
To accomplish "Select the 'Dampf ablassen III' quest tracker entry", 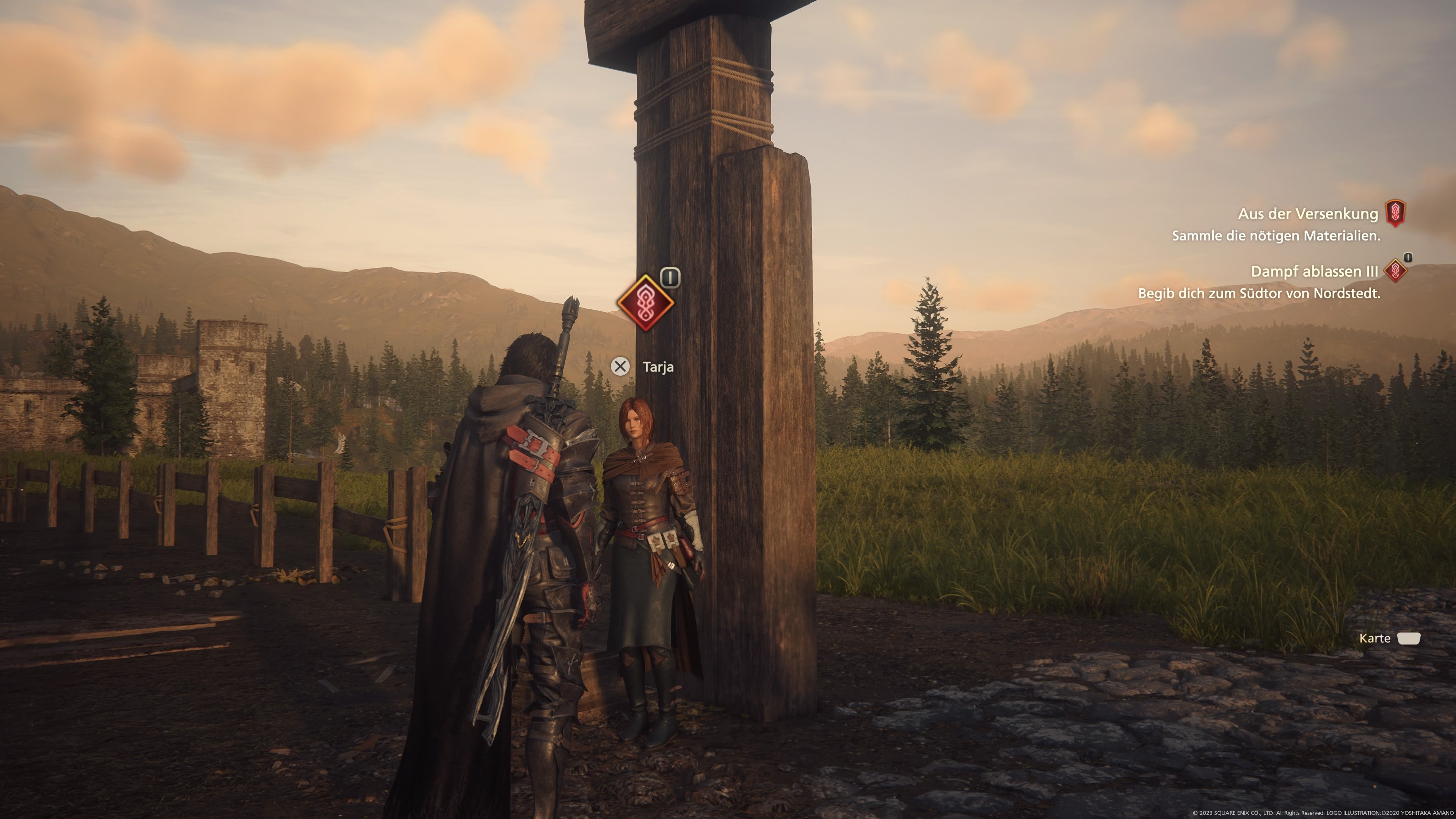I will [1313, 272].
